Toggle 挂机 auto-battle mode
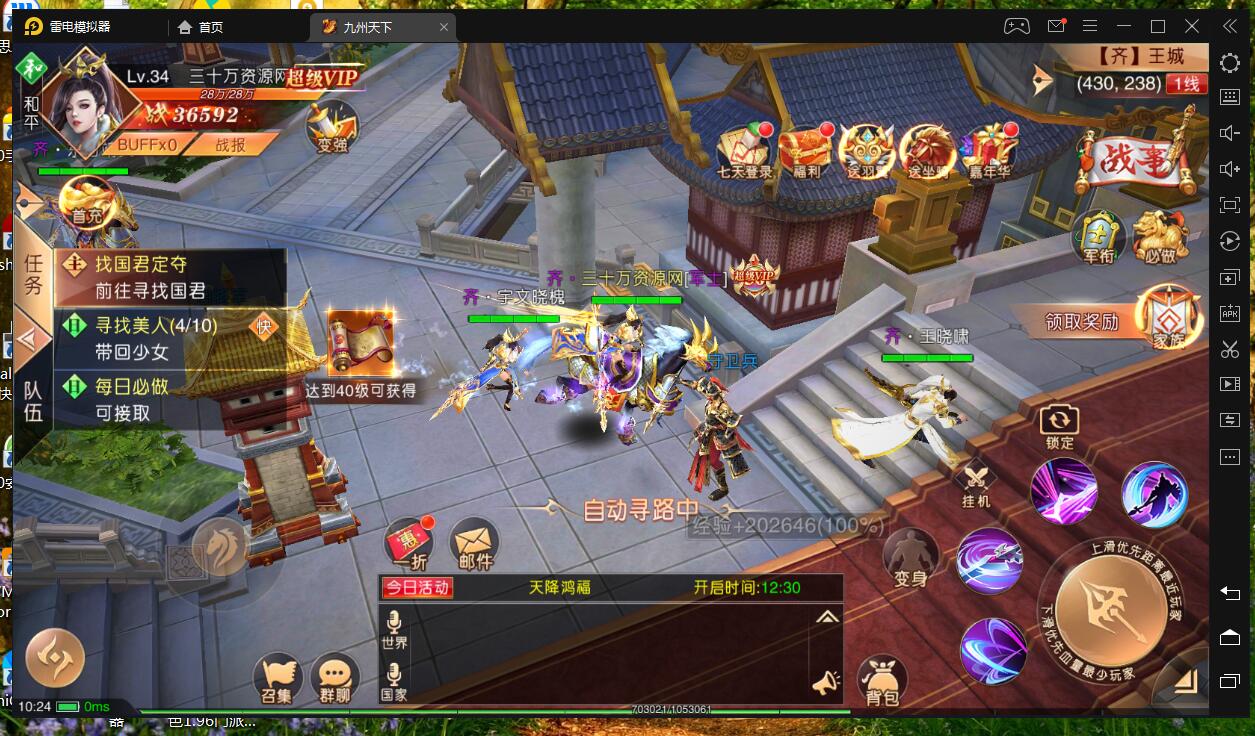This screenshot has height=736, width=1255. click(975, 485)
